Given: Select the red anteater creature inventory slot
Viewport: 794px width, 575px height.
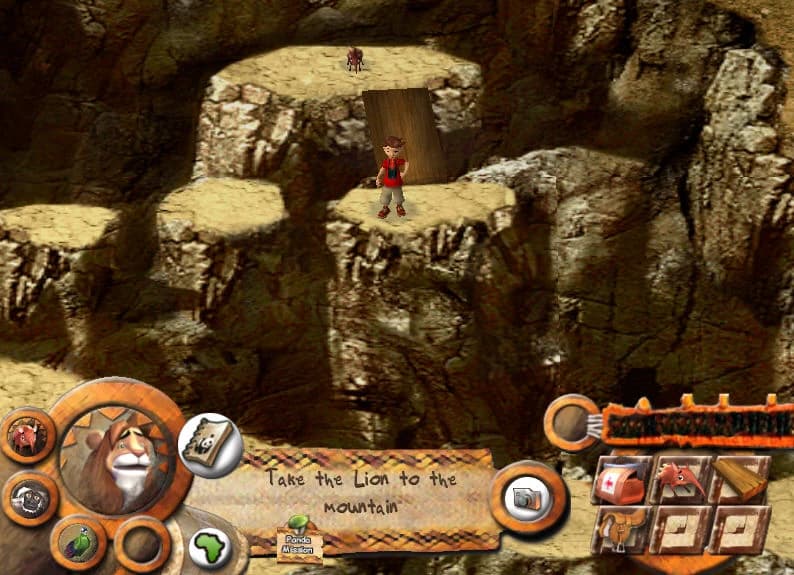Looking at the screenshot, I should [x=681, y=479].
